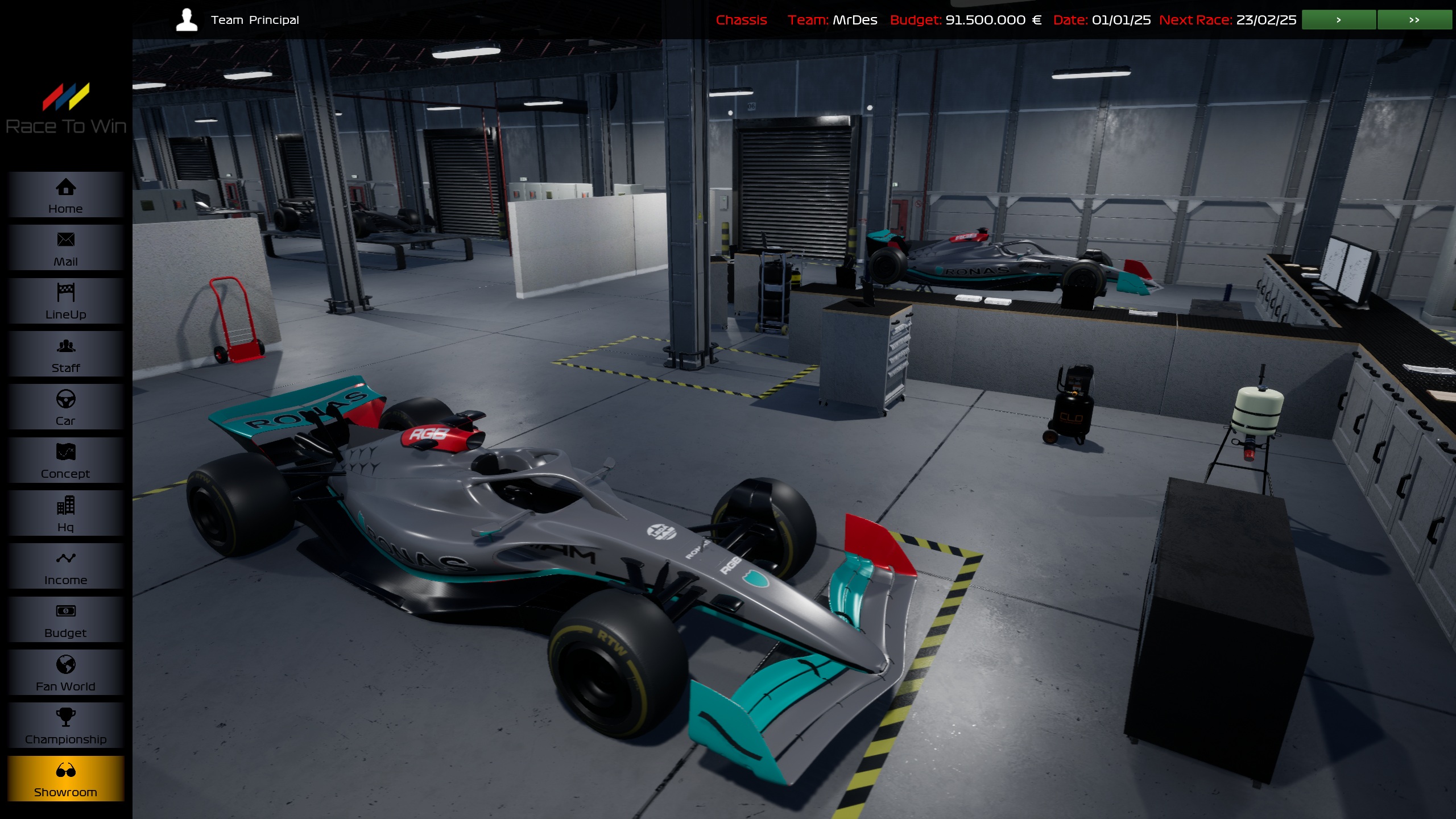Screen dimensions: 1456x819
Task: Select the Car menu icon
Action: (x=65, y=407)
